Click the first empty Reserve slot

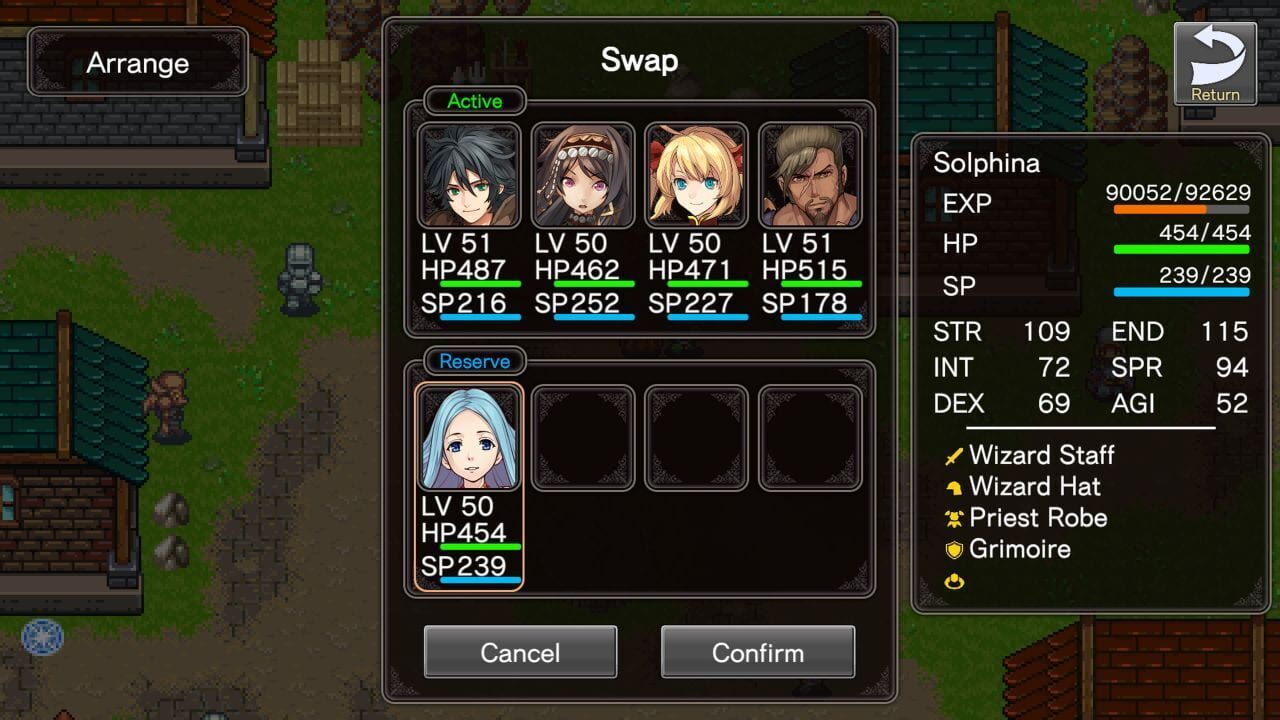pos(582,437)
